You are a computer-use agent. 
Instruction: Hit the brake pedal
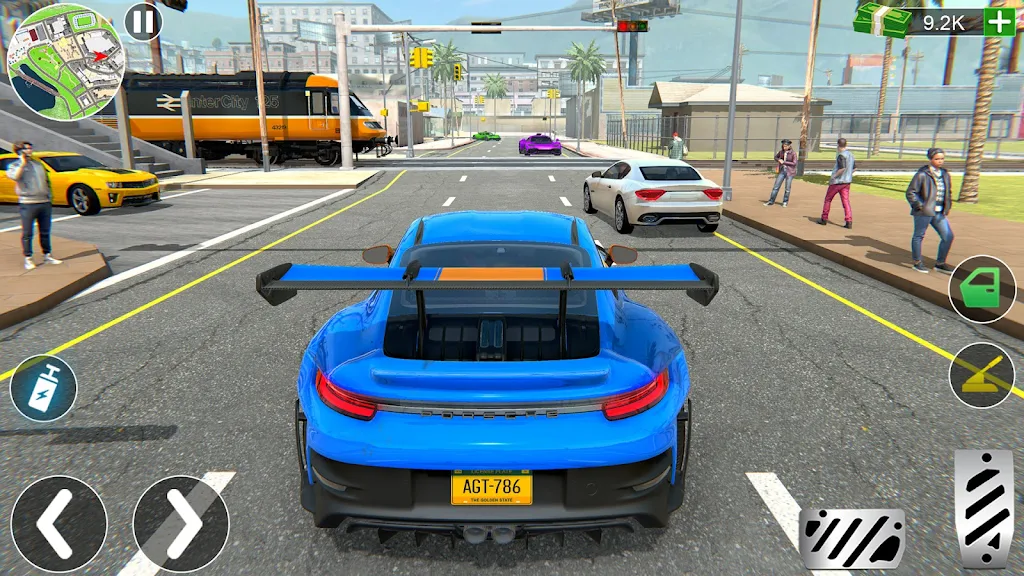pos(852,538)
